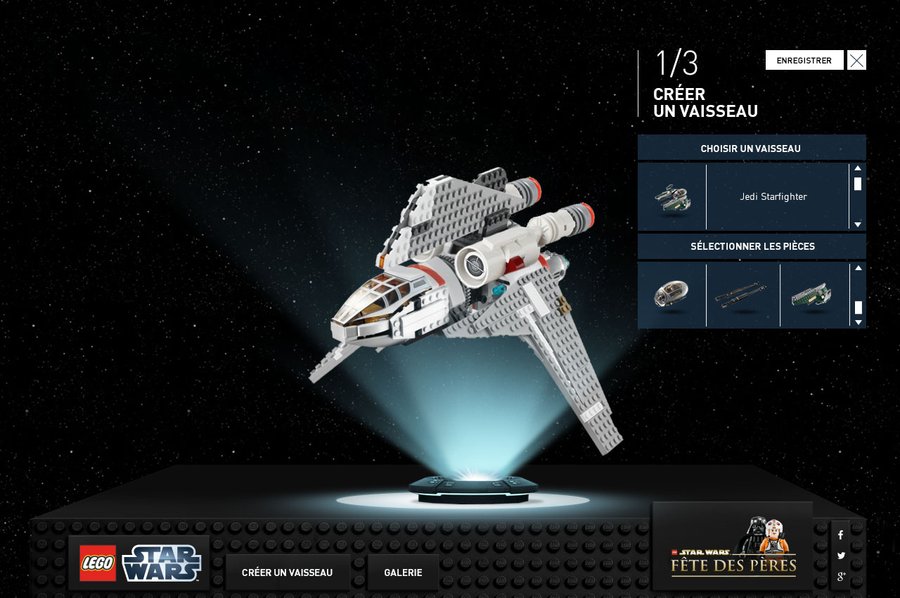Click the pieces list down arrow
Image resolution: width=900 pixels, height=598 pixels.
click(x=857, y=321)
